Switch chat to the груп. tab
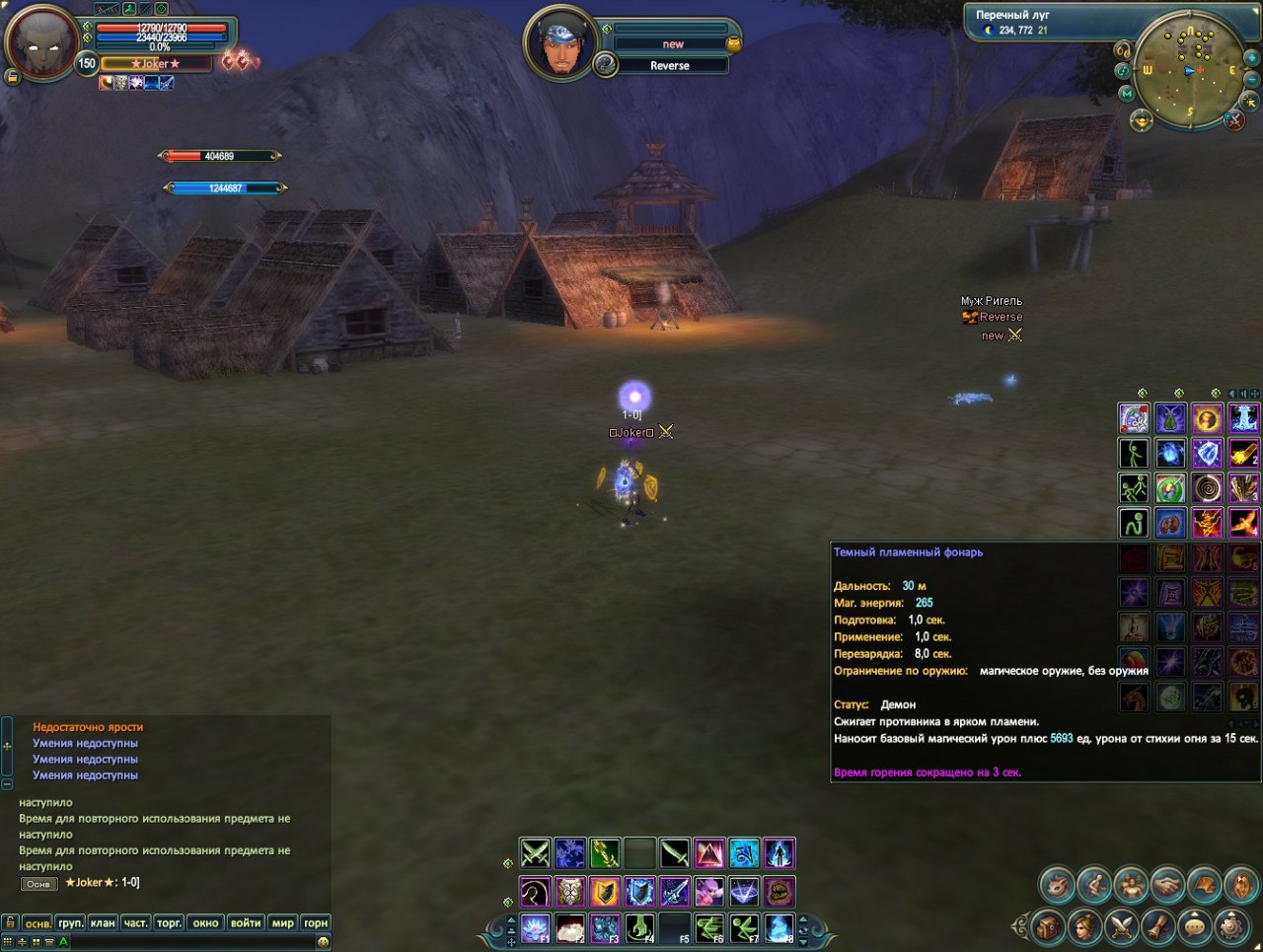This screenshot has height=952, width=1263. coord(70,922)
